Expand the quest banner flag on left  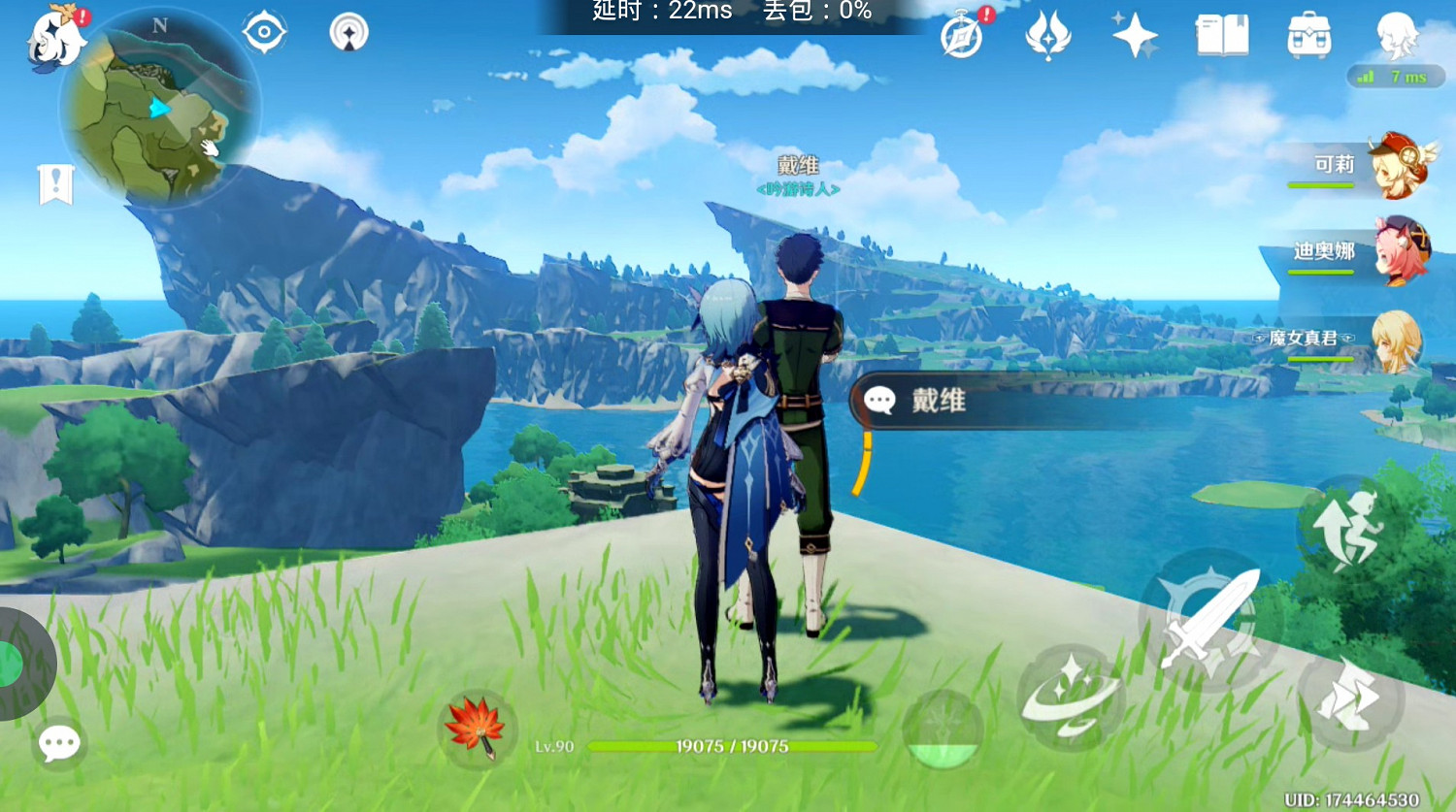tap(56, 182)
